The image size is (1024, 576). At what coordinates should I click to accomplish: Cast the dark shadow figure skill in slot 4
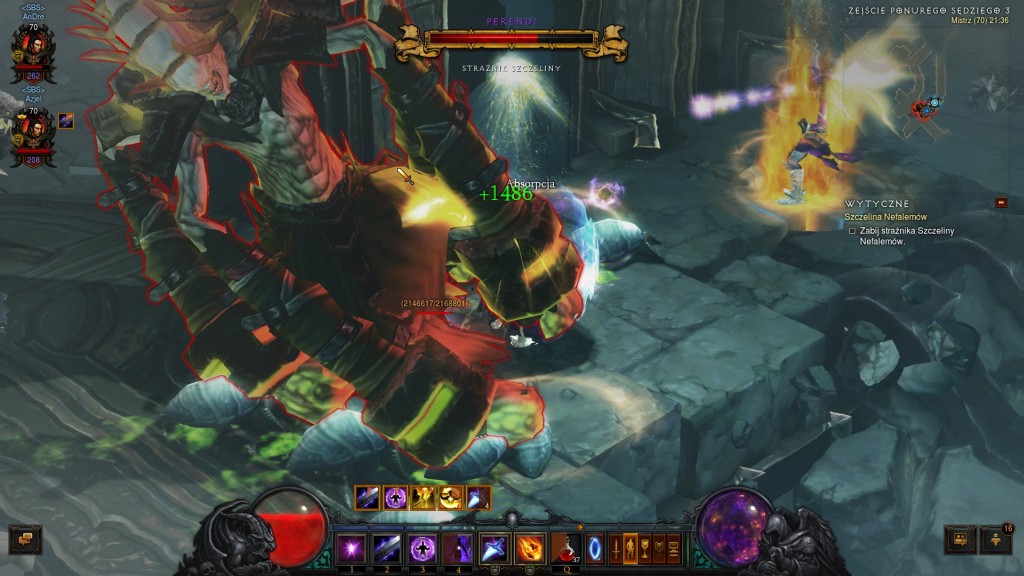coord(457,549)
